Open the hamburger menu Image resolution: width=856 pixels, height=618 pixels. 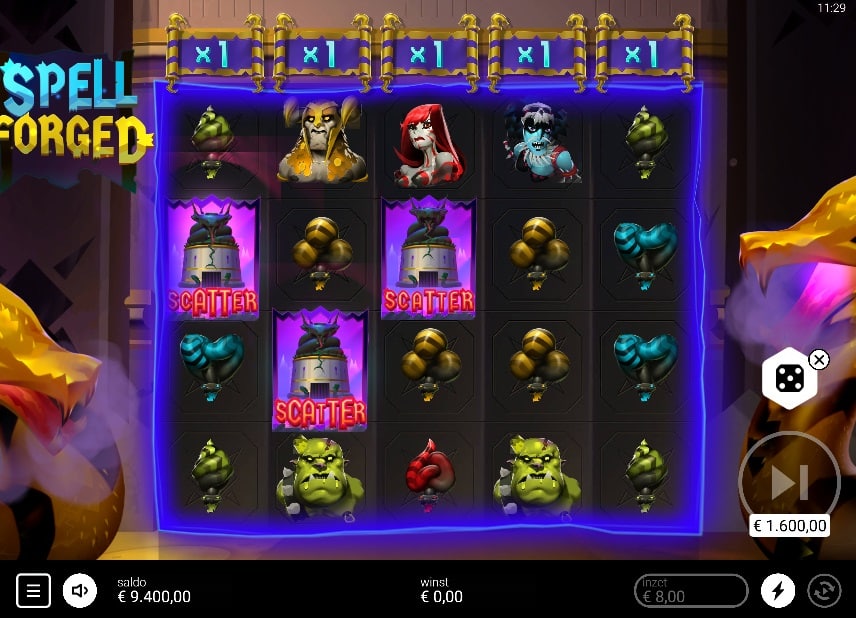pos(33,591)
